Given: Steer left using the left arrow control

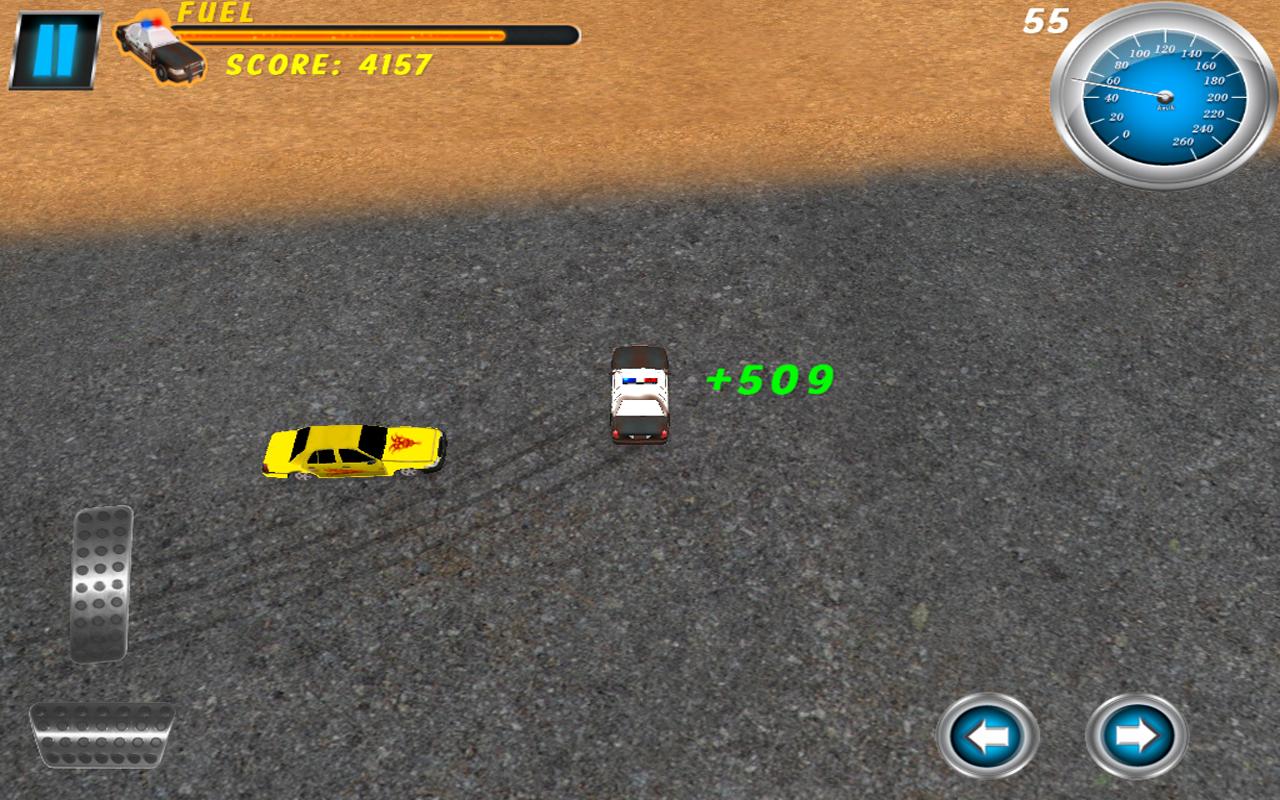Looking at the screenshot, I should pos(985,736).
